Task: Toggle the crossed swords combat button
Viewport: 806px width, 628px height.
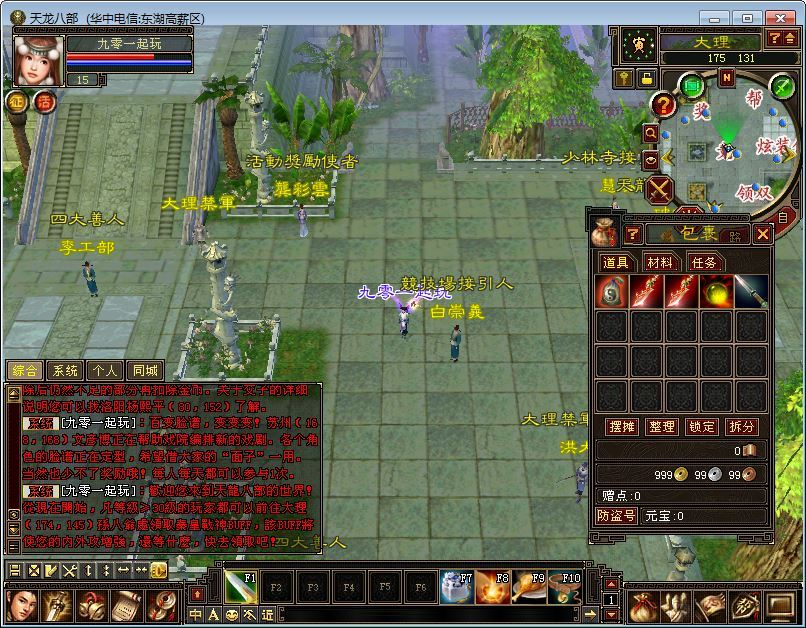Action: click(660, 189)
